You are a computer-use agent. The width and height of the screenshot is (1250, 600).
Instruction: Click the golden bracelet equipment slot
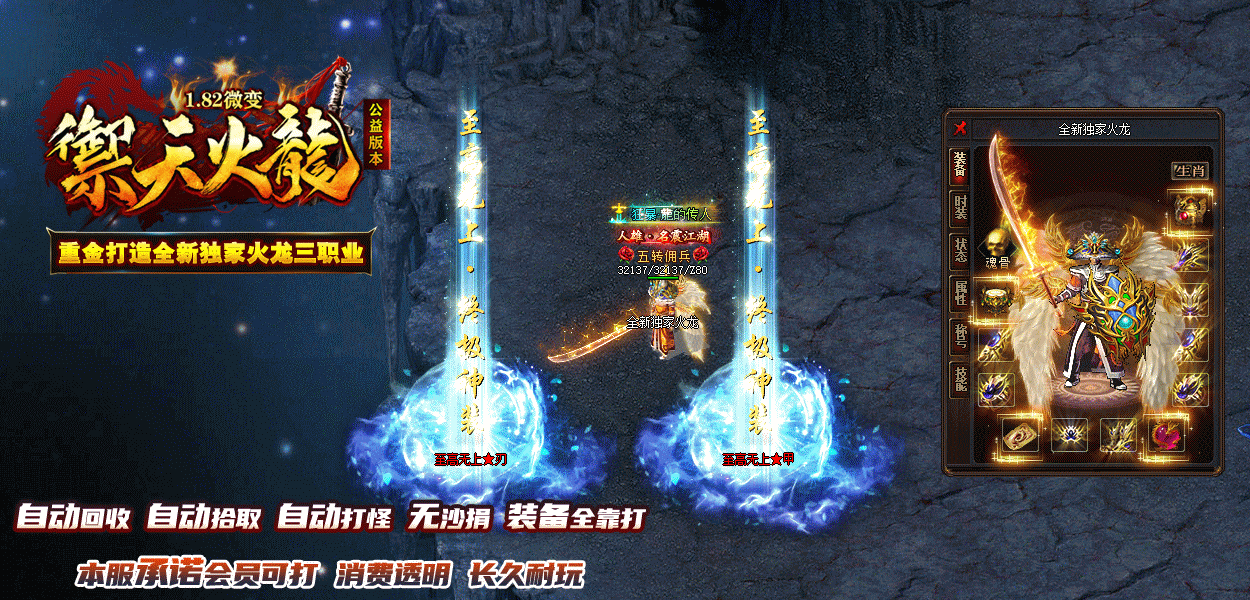(x=995, y=298)
